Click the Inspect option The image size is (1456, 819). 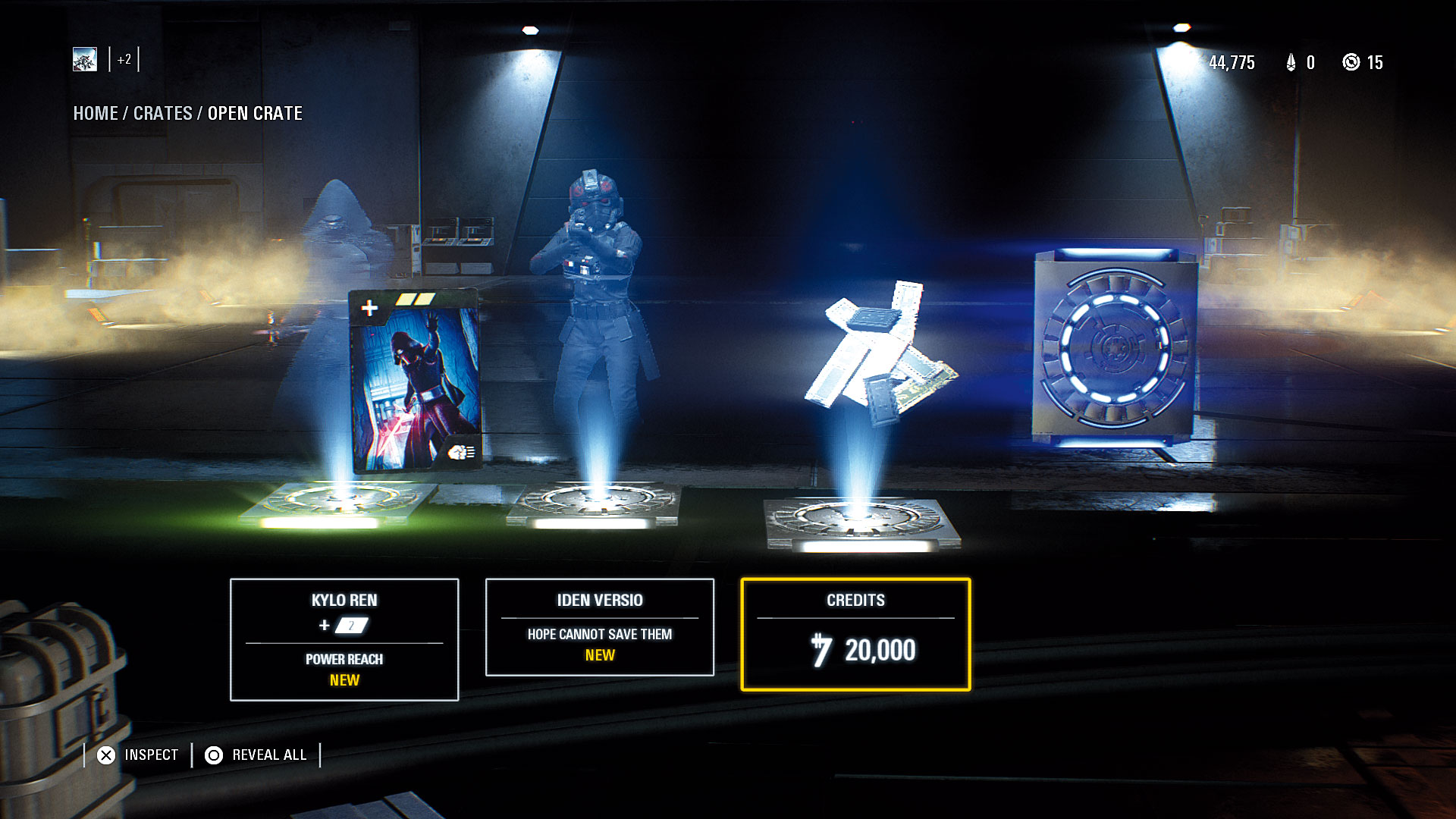(138, 755)
